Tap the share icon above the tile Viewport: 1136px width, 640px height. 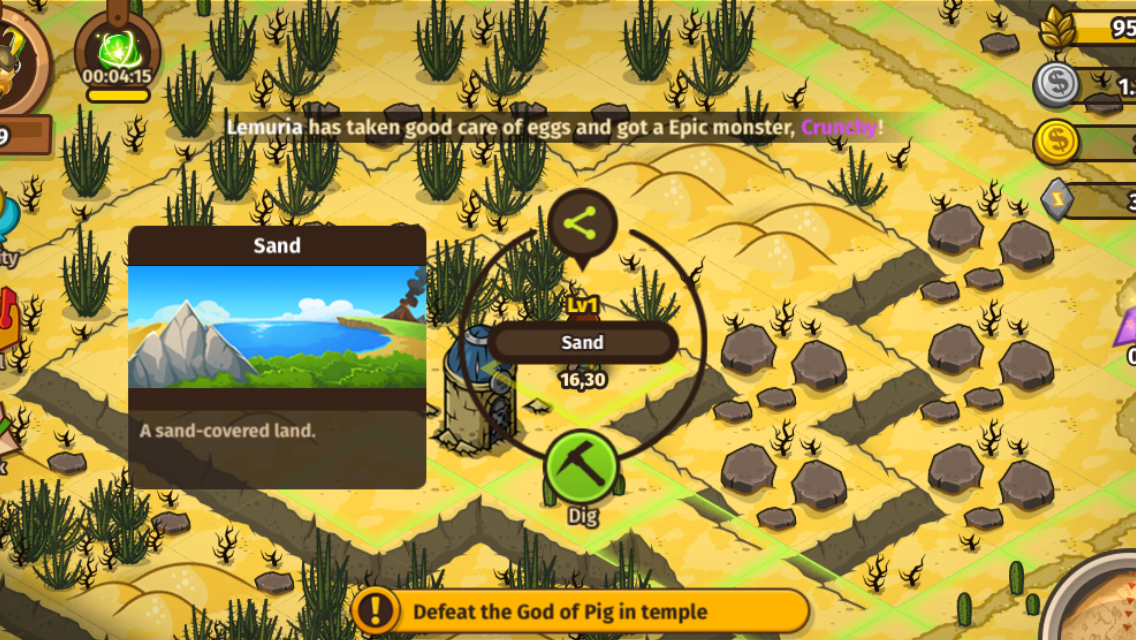[581, 225]
